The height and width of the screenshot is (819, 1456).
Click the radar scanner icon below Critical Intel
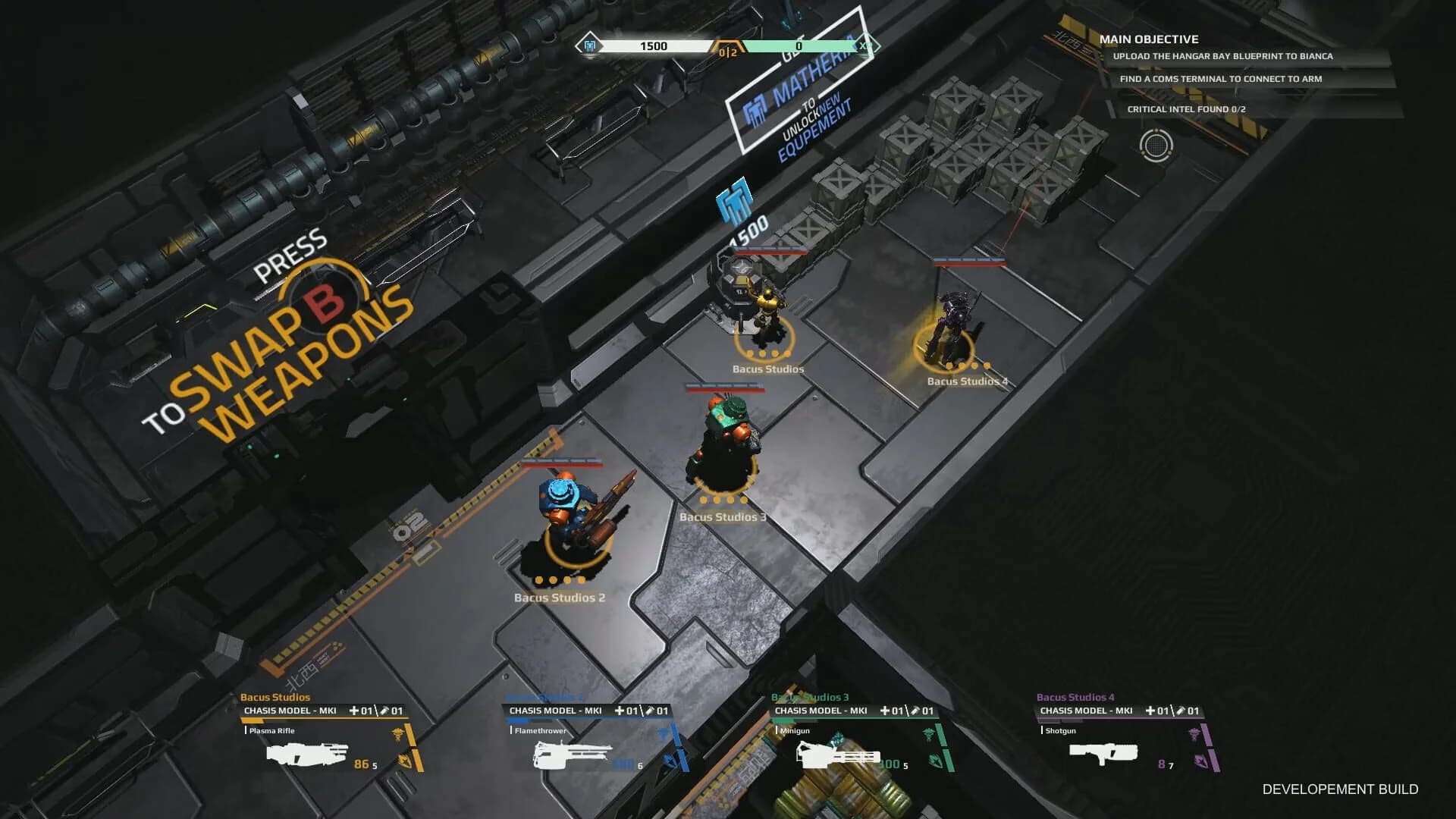[1156, 146]
